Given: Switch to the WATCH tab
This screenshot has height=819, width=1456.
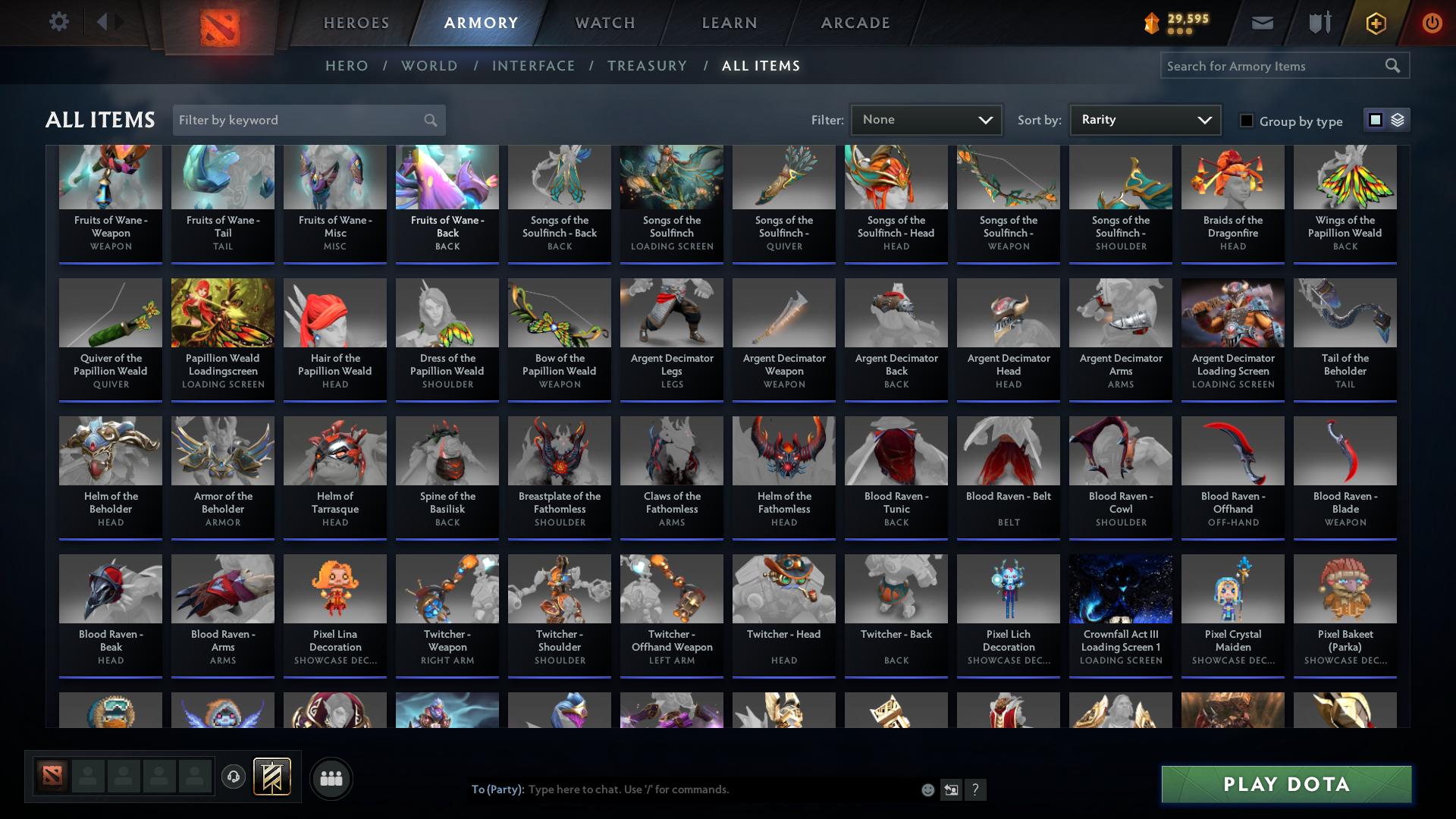Looking at the screenshot, I should coord(604,23).
